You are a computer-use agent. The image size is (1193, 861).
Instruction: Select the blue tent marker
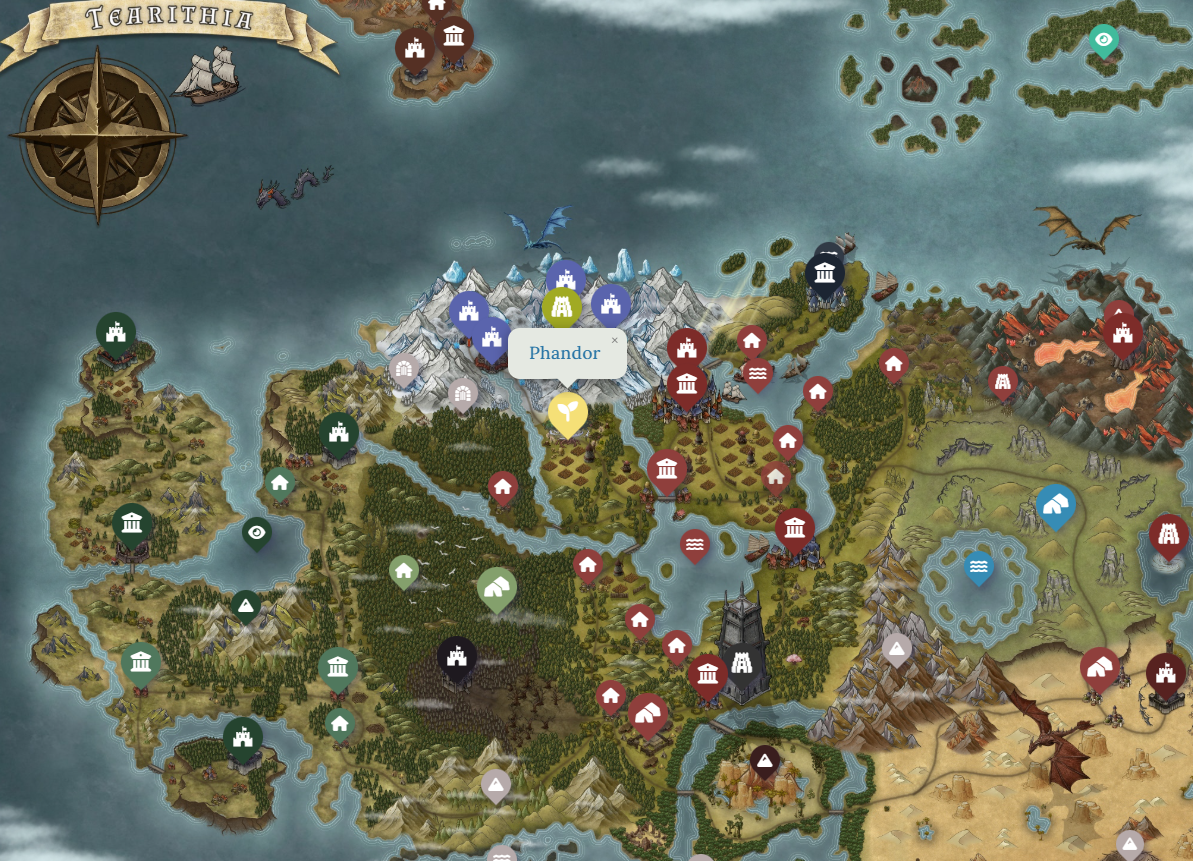pyautogui.click(x=1055, y=506)
